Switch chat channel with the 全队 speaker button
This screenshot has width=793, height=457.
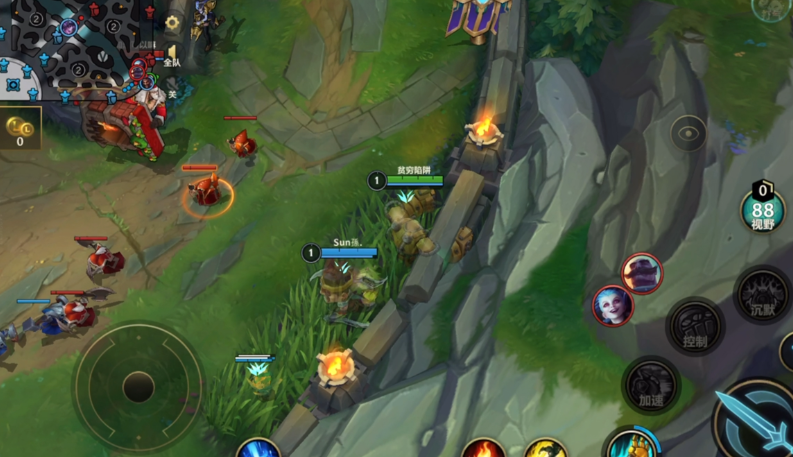(171, 55)
